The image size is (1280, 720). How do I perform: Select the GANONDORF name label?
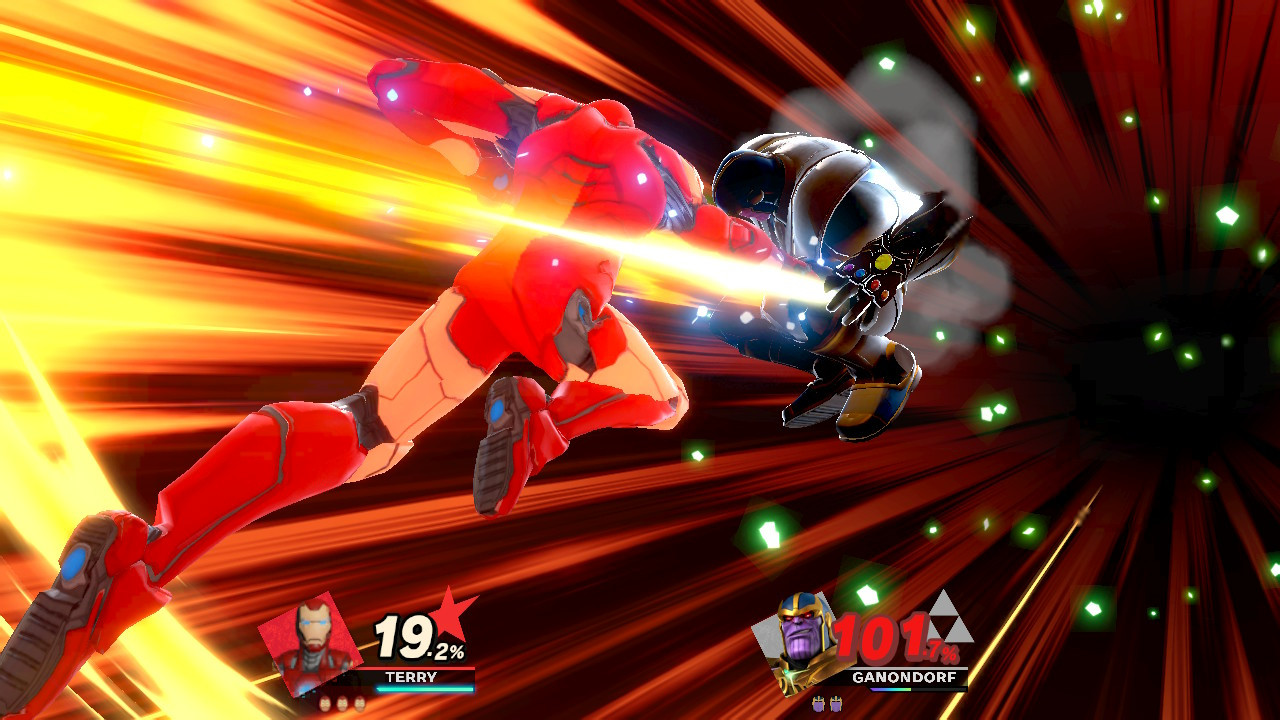pyautogui.click(x=905, y=676)
